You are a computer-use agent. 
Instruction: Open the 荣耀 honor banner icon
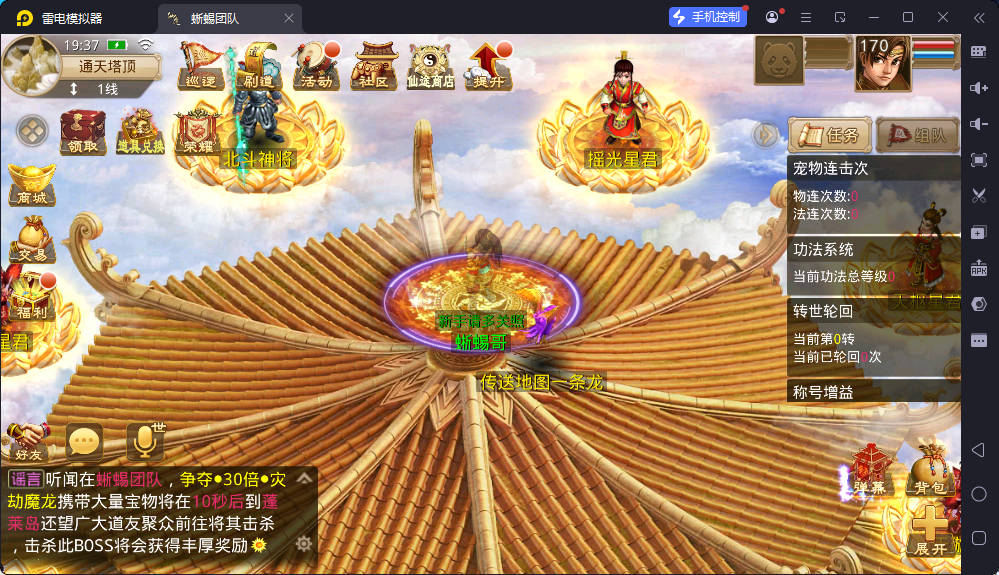coord(198,132)
